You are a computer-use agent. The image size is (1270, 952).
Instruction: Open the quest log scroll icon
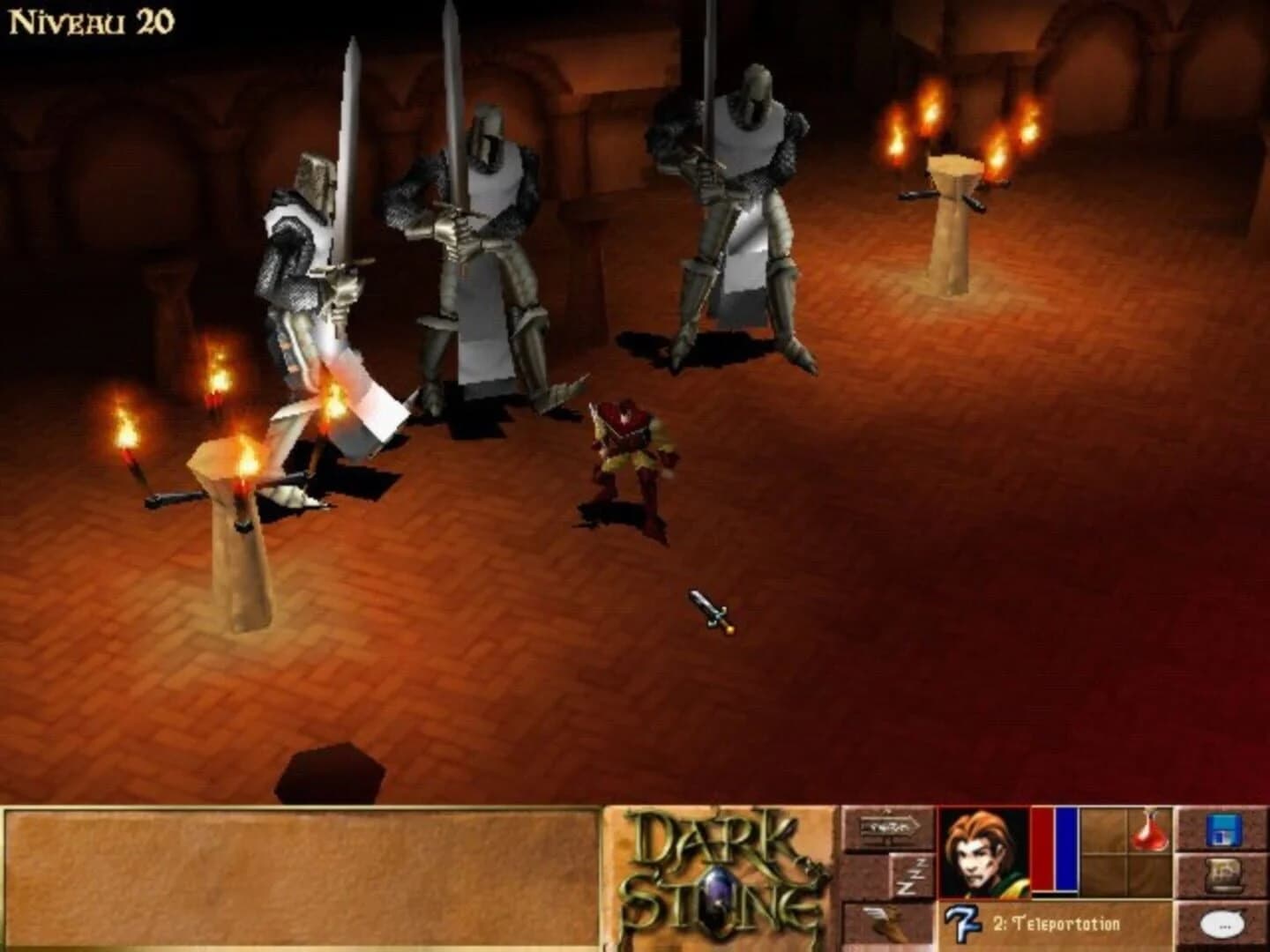pyautogui.click(x=1225, y=874)
